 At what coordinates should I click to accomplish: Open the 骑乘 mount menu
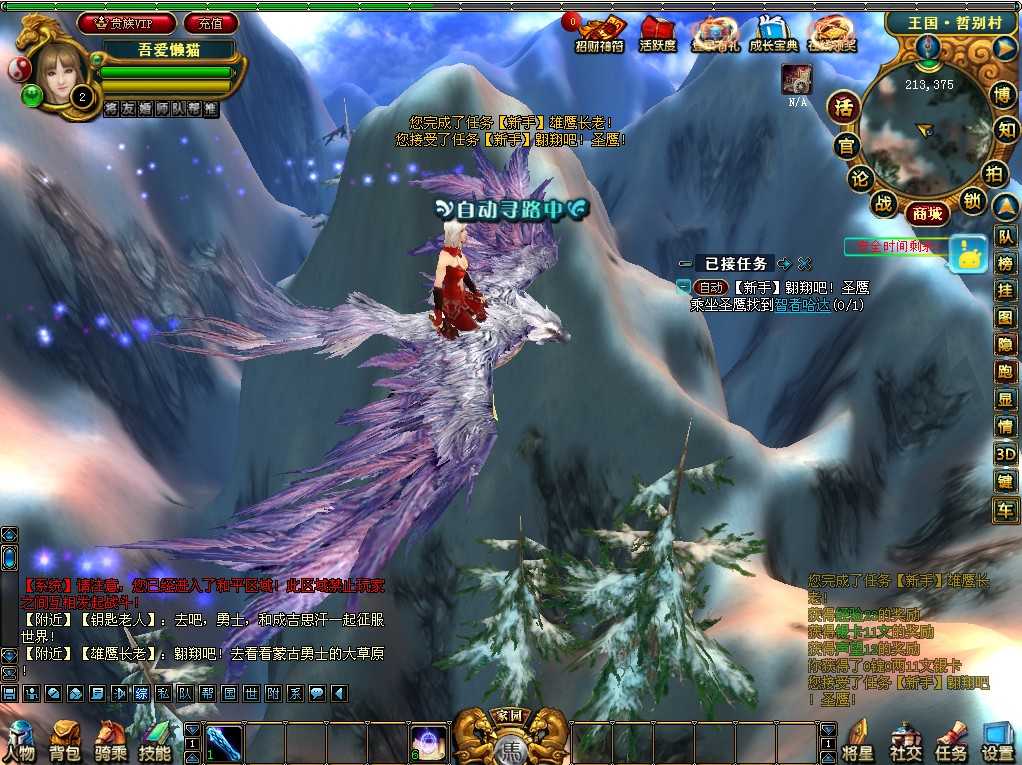coord(110,742)
